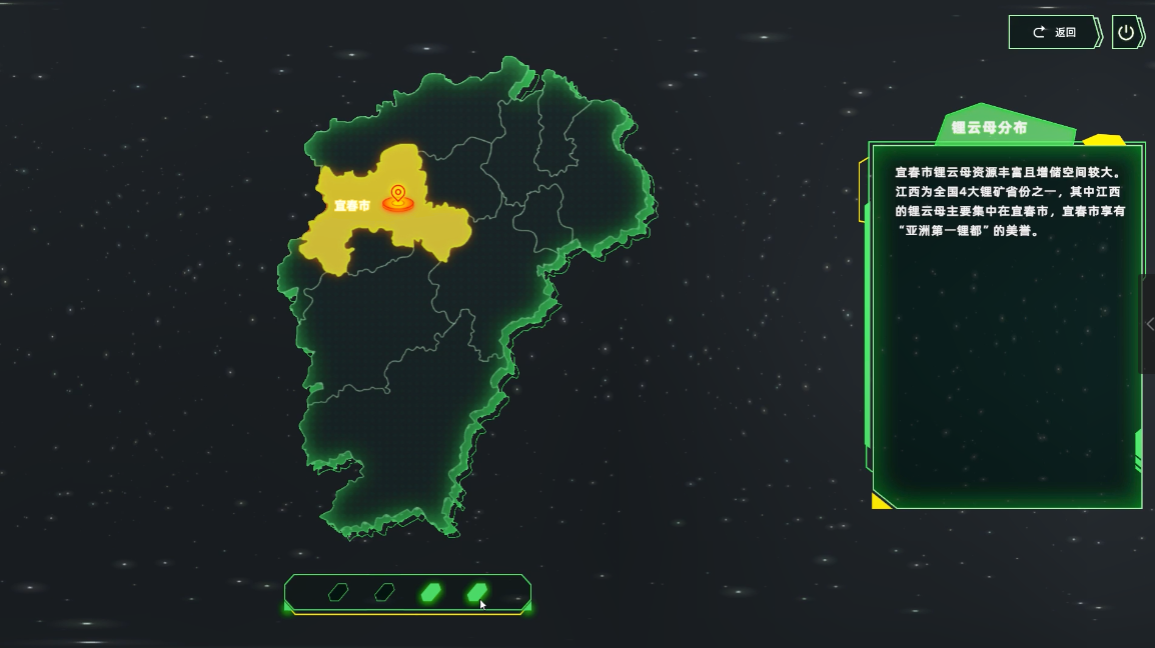The width and height of the screenshot is (1155, 648).
Task: Click the power exit icon button
Action: [x=1126, y=32]
